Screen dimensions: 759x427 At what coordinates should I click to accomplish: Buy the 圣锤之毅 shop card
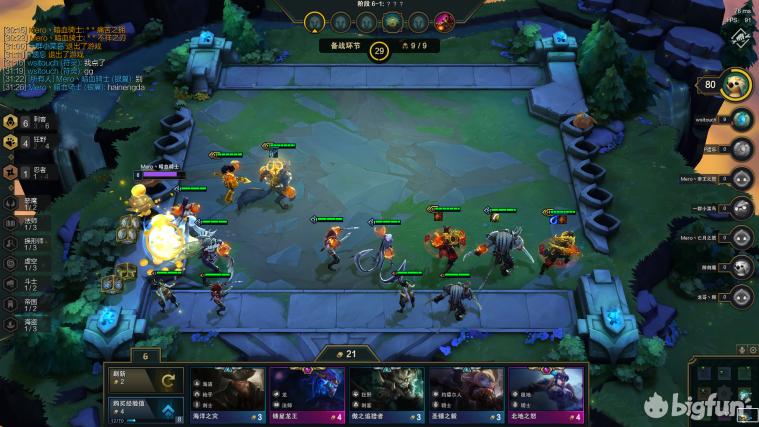point(466,395)
